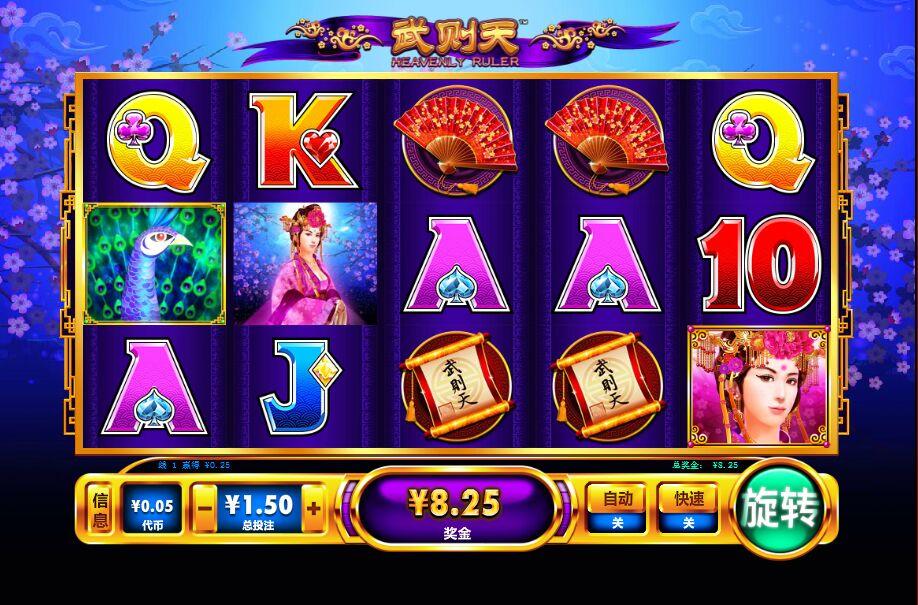Spin the reels with the green 旋转 button
918x605 pixels.
[x=781, y=510]
